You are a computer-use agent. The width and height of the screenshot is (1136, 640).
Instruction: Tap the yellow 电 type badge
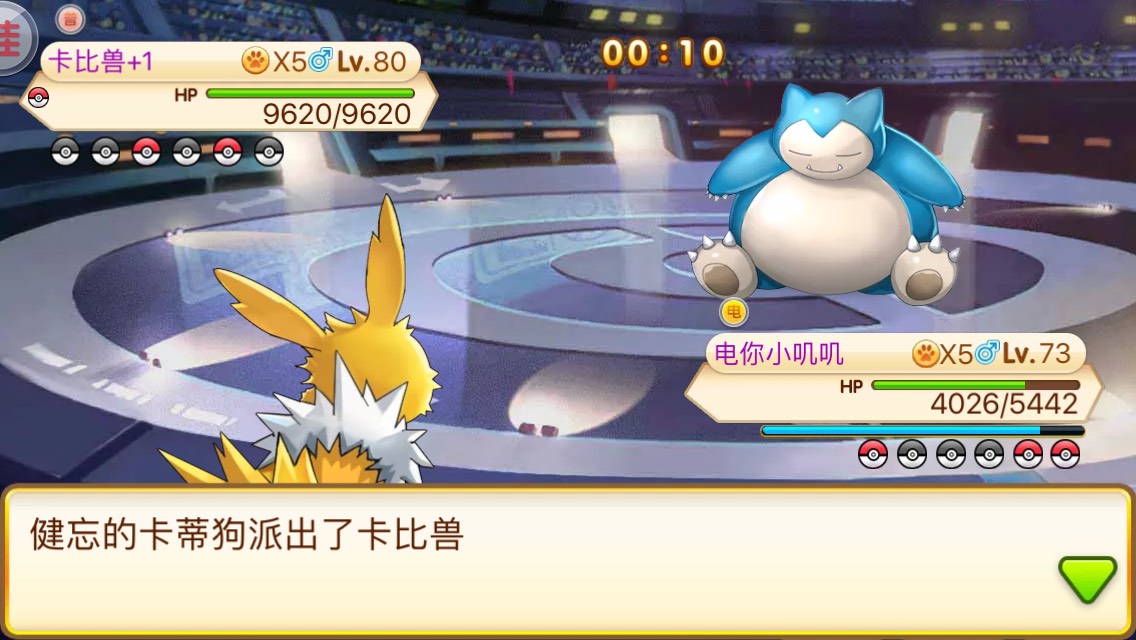734,312
